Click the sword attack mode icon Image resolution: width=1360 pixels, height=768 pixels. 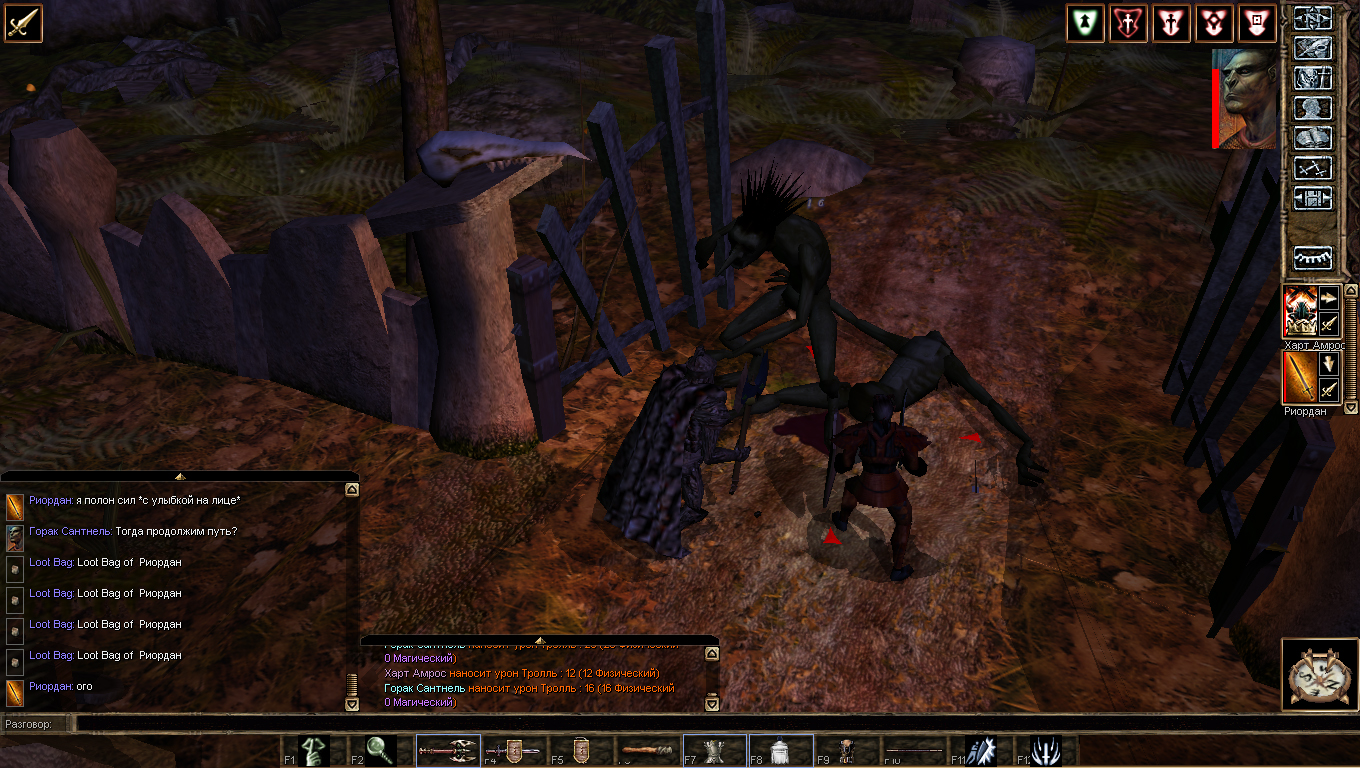(x=22, y=22)
